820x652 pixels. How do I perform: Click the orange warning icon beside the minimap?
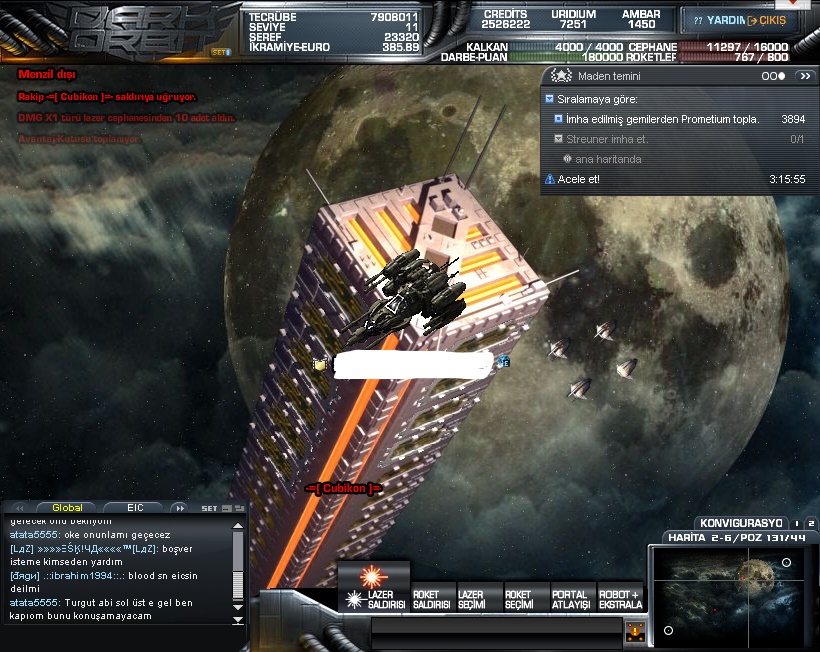pos(634,631)
